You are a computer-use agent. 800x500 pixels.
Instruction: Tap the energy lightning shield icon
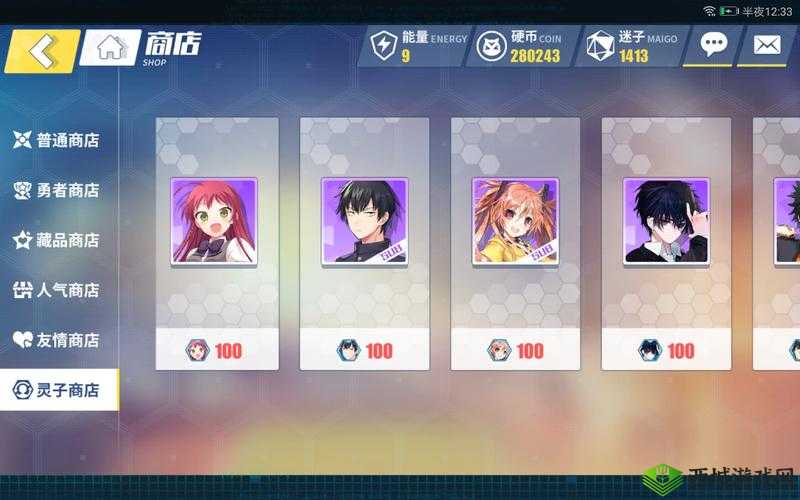(384, 46)
